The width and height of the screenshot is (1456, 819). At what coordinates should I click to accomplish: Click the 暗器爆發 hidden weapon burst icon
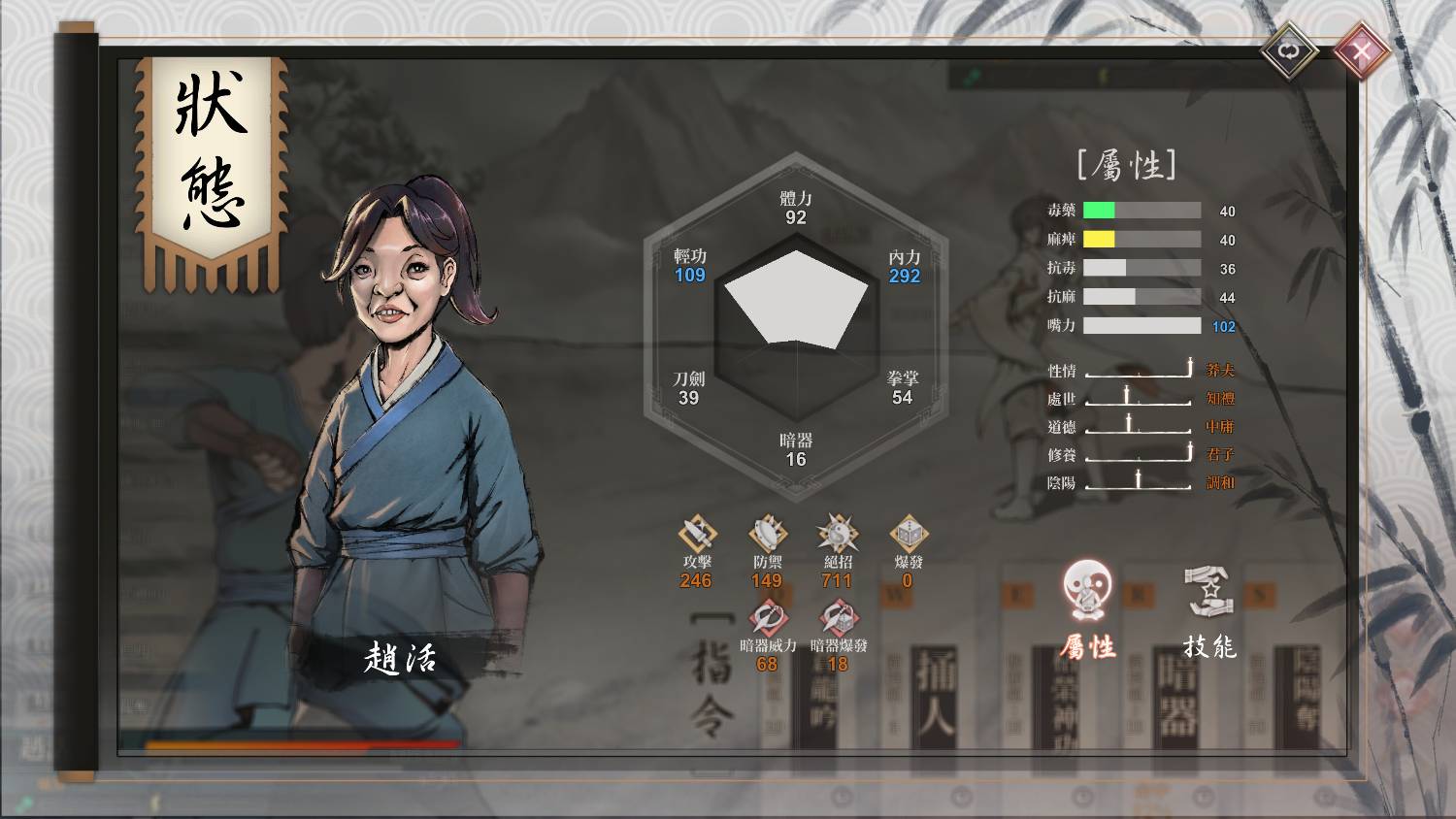838,616
